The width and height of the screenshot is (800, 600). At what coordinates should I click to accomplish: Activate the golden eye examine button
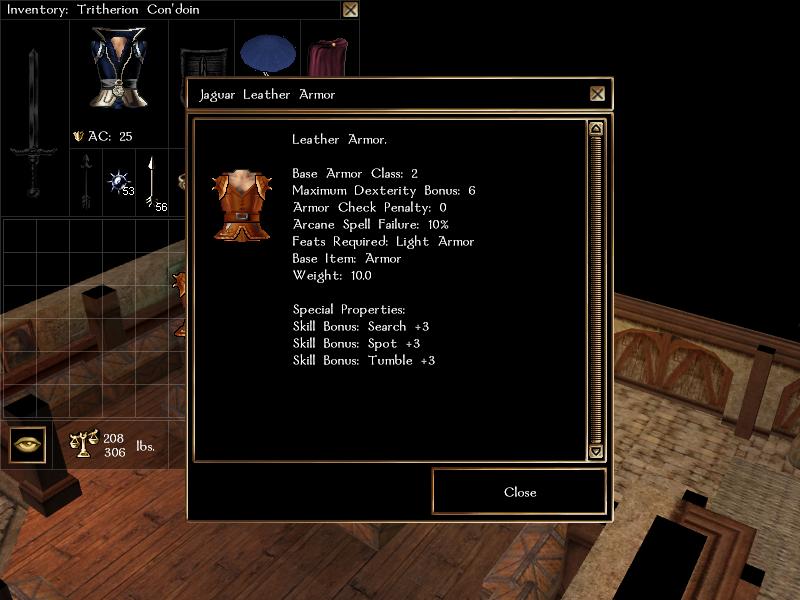[28, 444]
